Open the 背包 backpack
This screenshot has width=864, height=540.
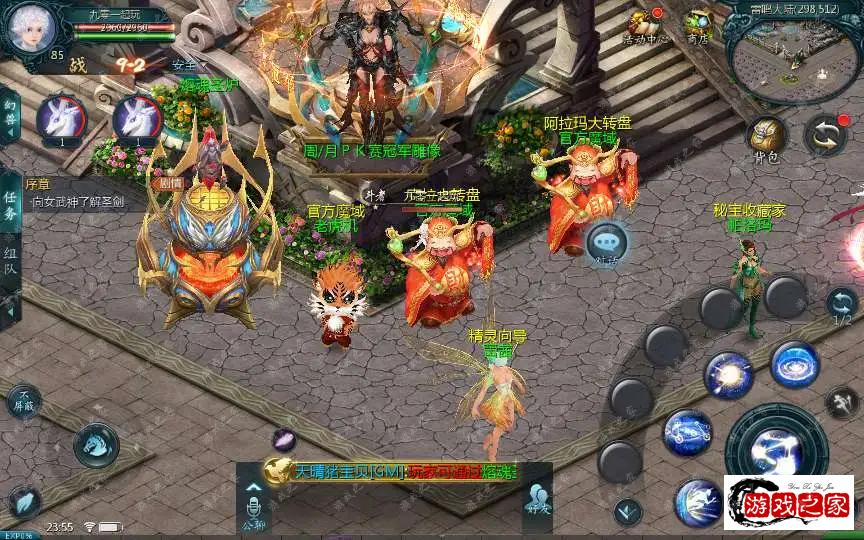click(x=767, y=138)
